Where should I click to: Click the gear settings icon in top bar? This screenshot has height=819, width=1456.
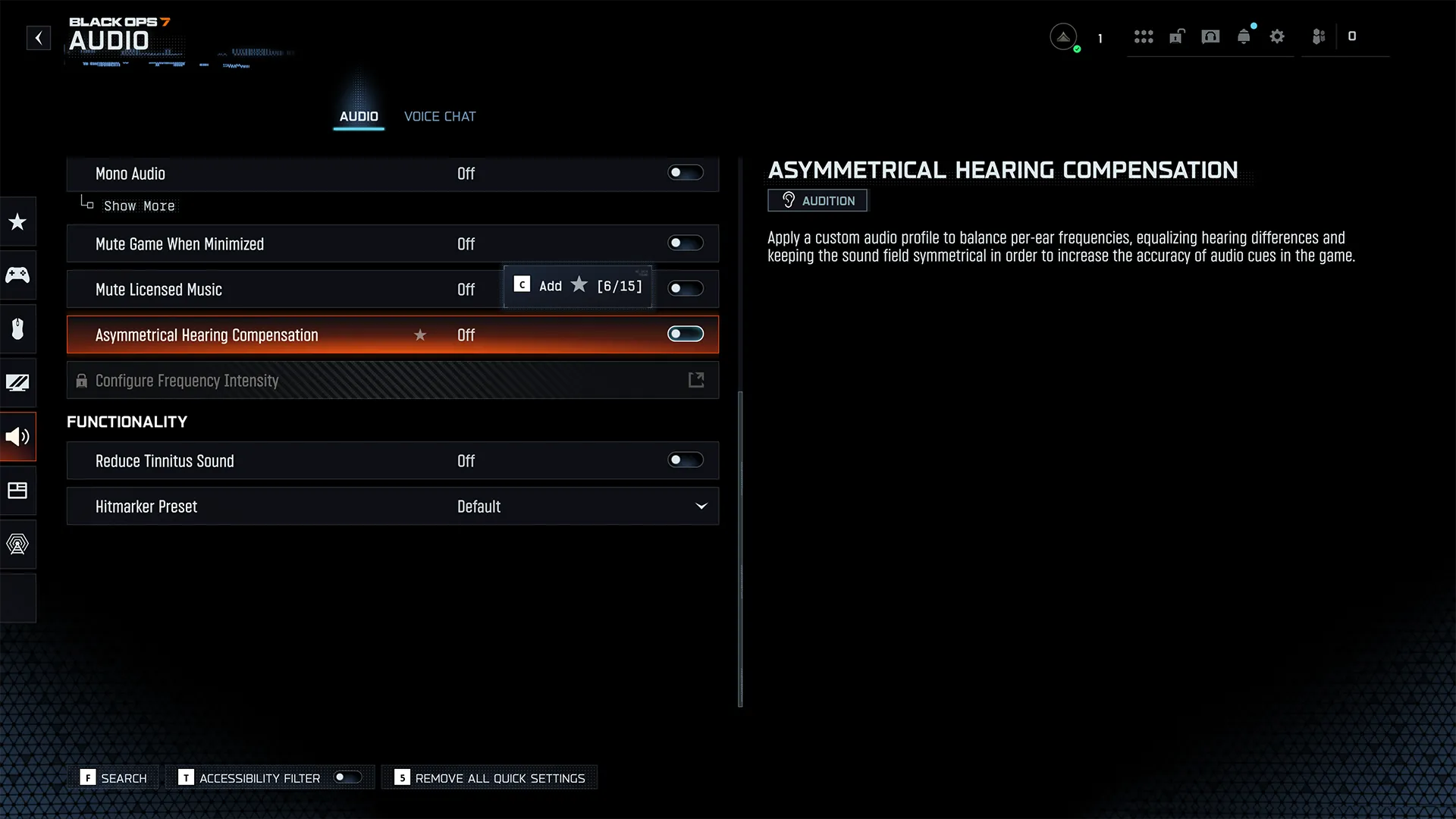pyautogui.click(x=1277, y=36)
